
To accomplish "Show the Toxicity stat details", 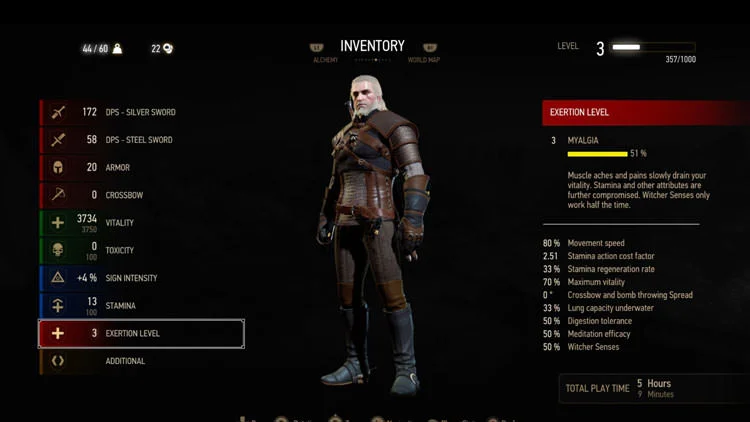I will [x=140, y=250].
